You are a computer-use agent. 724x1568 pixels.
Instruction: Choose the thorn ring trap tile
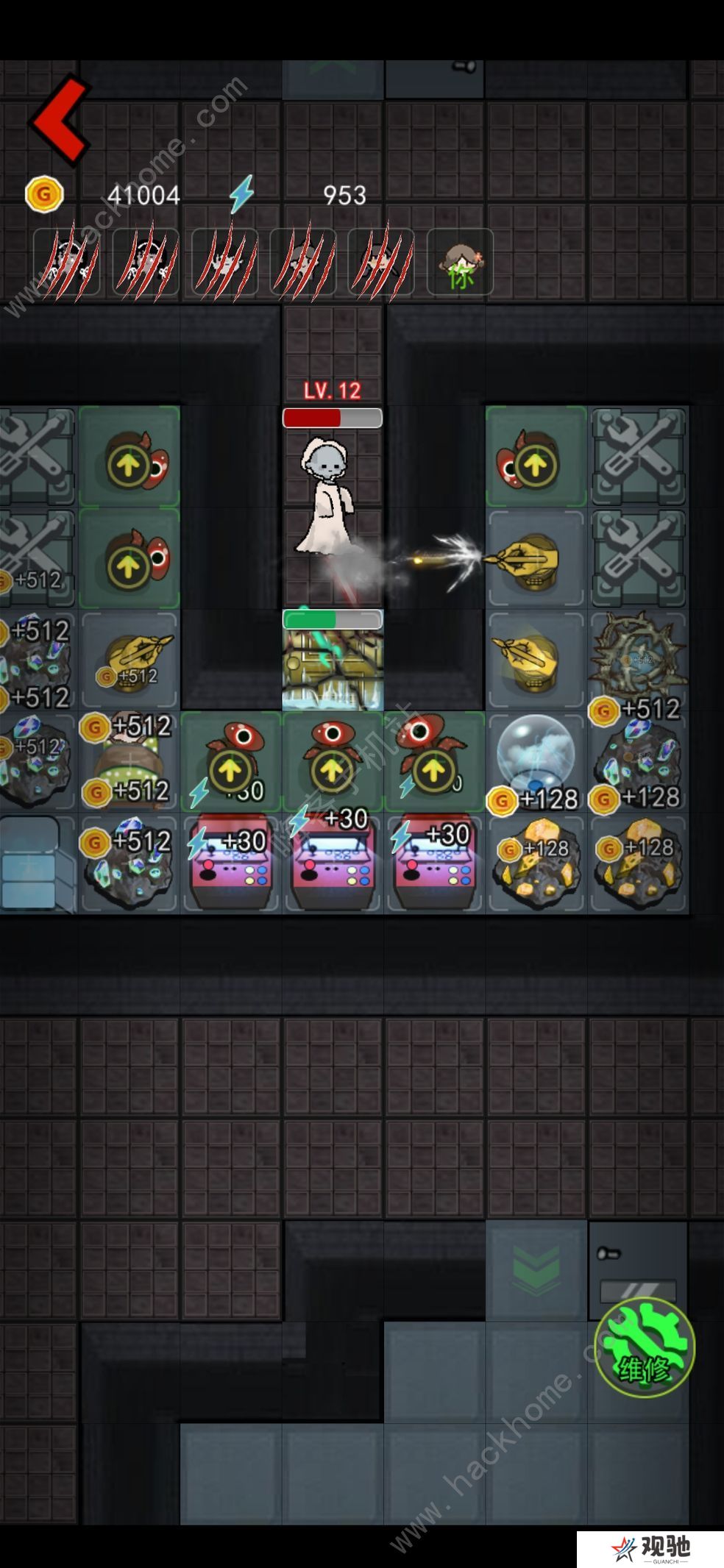[x=637, y=656]
